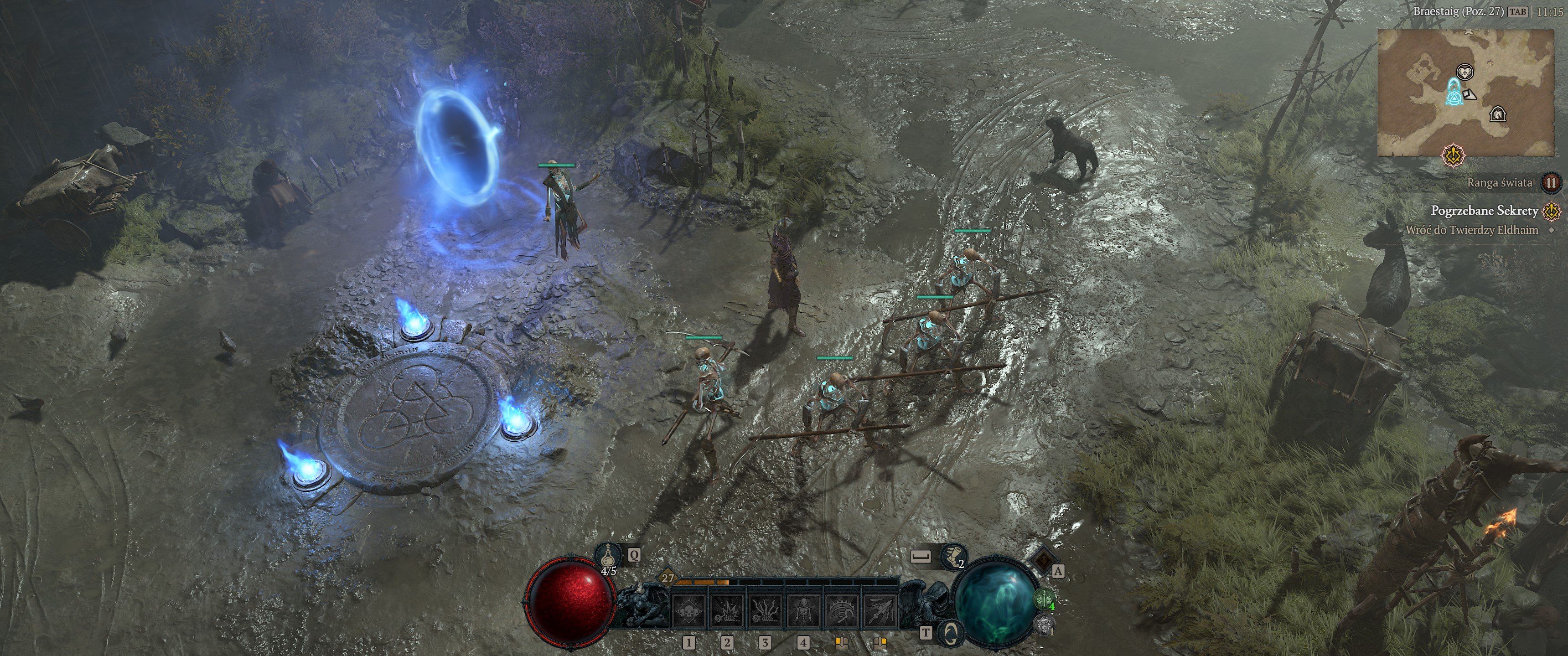
Task: Toggle the pause button beside Ranga świata
Action: 1550,182
